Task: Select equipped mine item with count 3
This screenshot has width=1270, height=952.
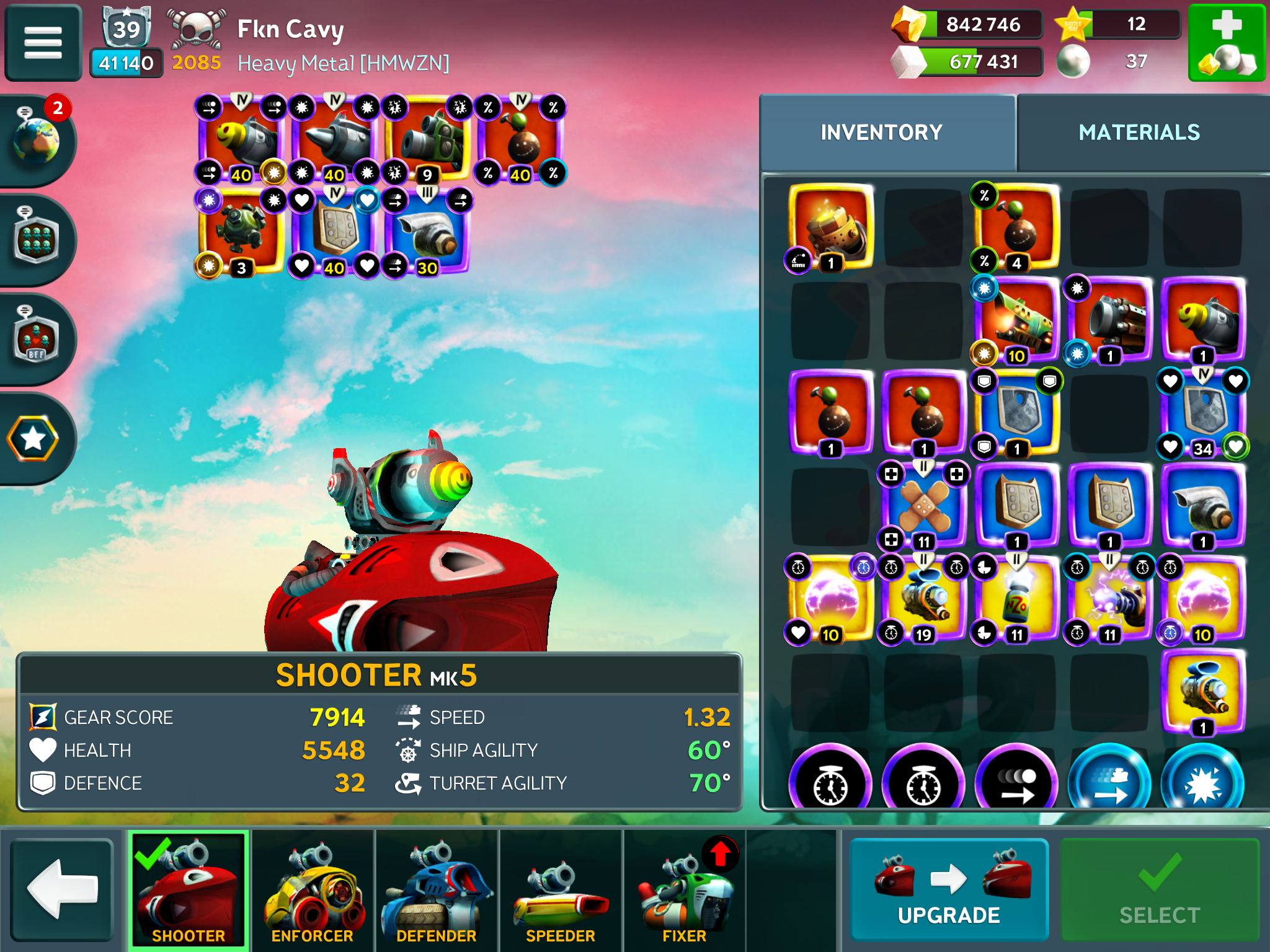Action: tap(241, 231)
